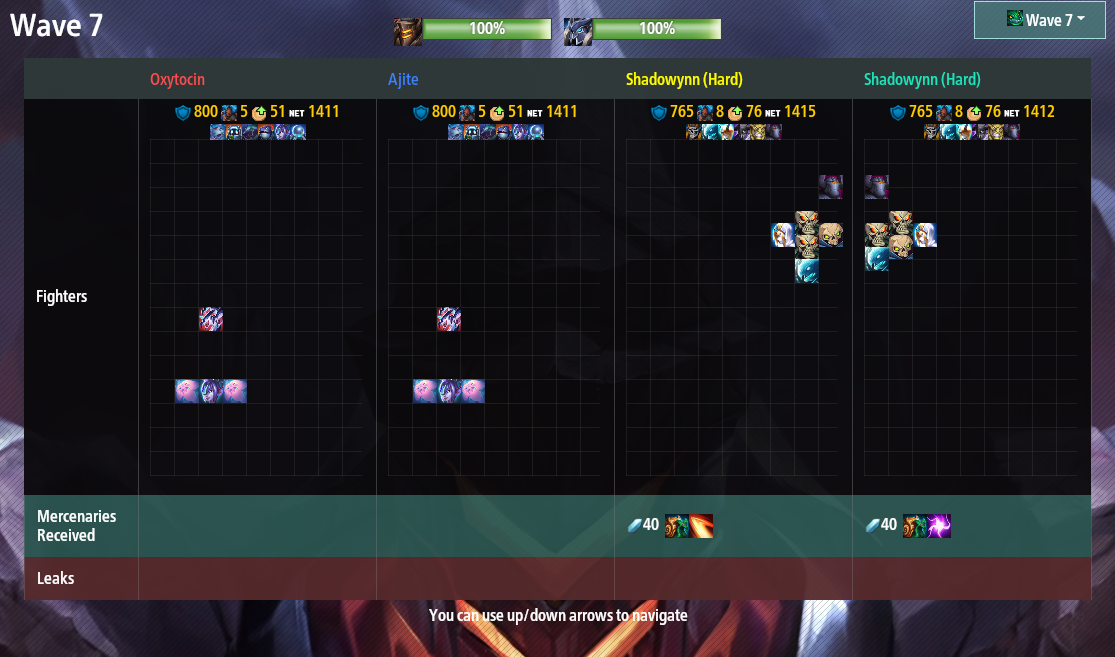The height and width of the screenshot is (657, 1115).
Task: Select player name Ajite in header
Action: (x=404, y=79)
